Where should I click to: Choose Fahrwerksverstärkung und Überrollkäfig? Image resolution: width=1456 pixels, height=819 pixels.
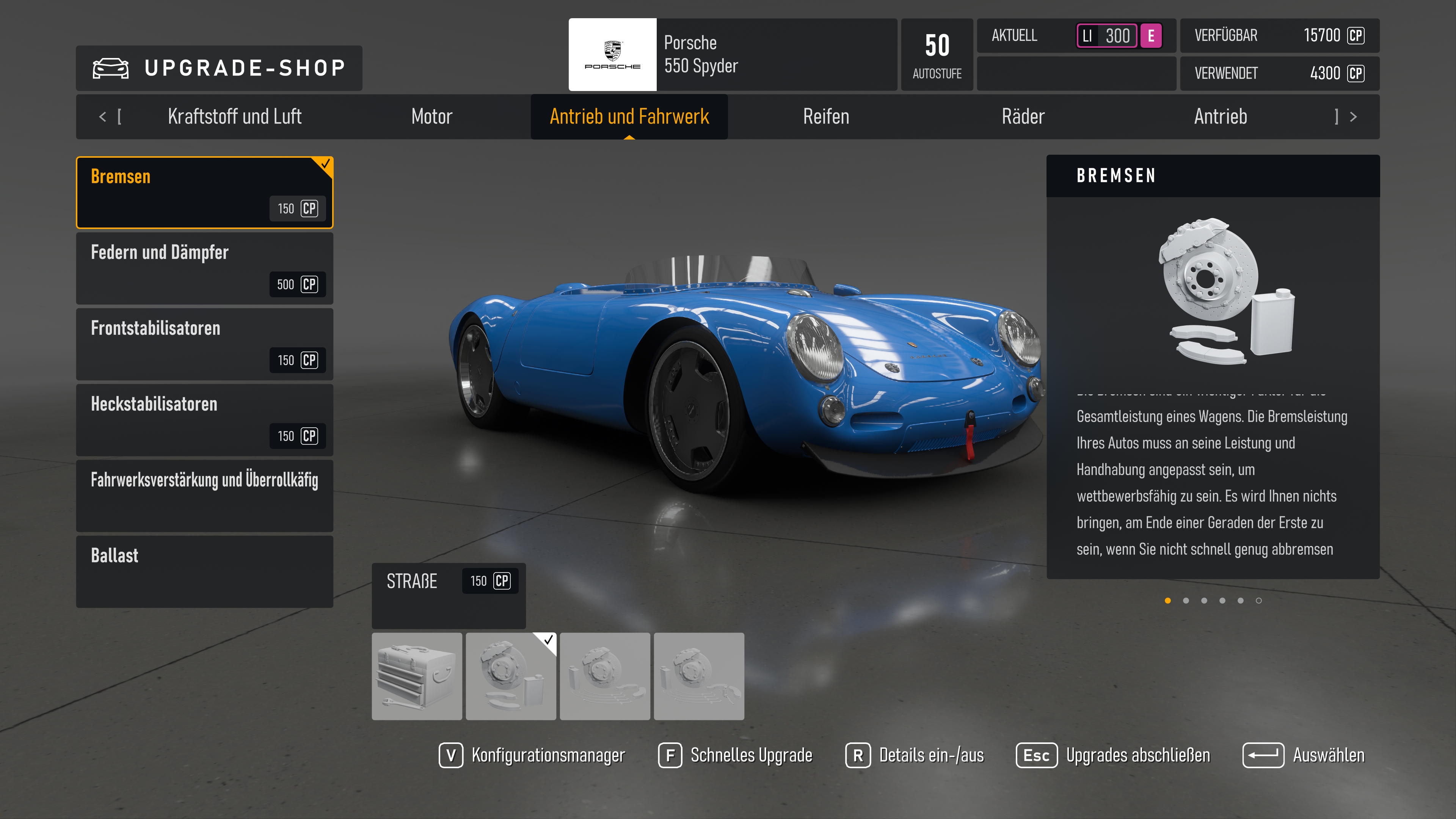205,495
